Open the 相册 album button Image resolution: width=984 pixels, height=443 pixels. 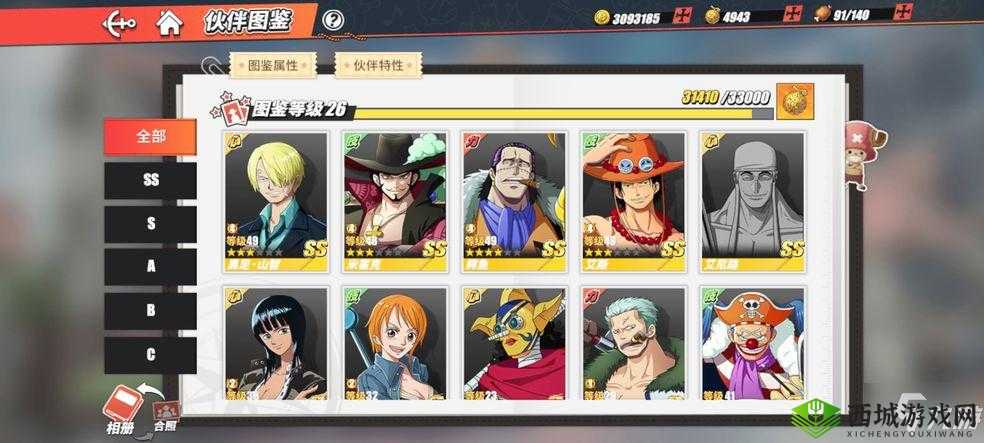[122, 406]
